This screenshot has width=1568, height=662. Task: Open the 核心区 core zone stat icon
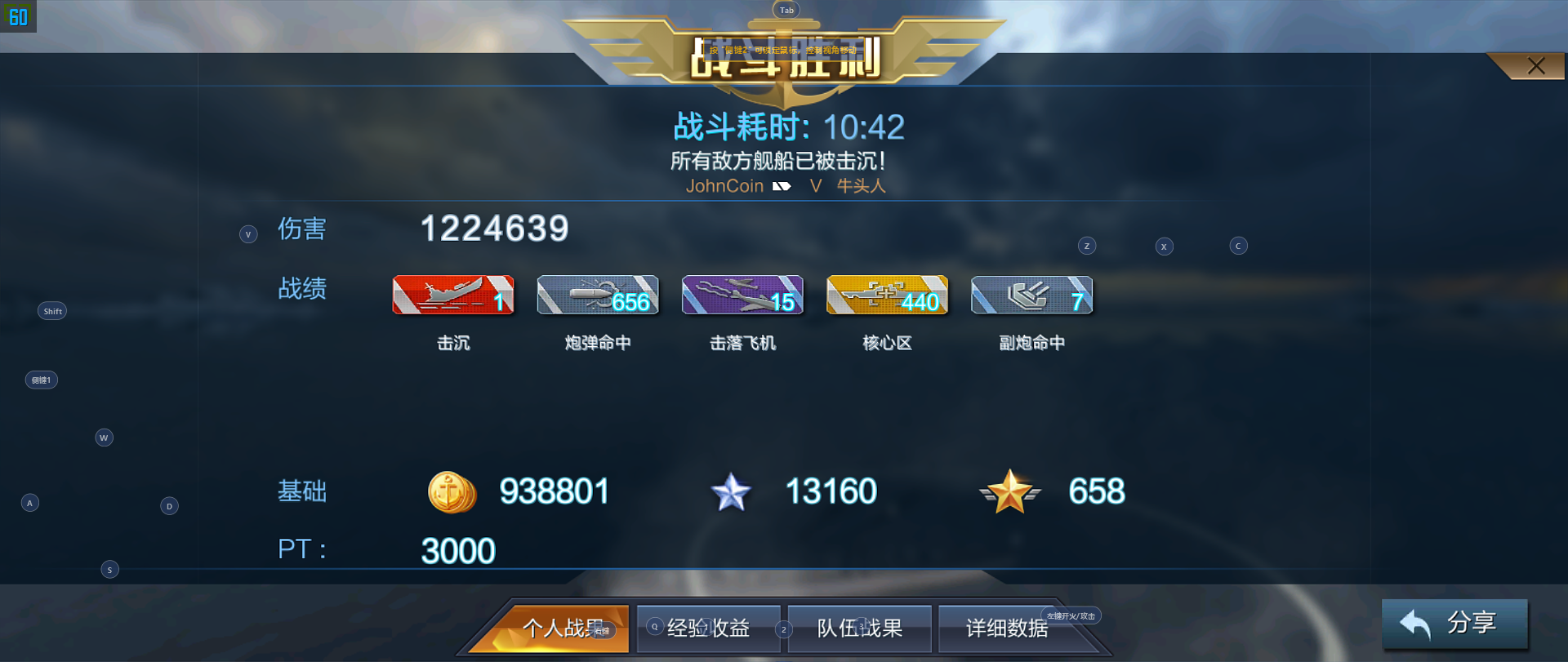[x=887, y=295]
